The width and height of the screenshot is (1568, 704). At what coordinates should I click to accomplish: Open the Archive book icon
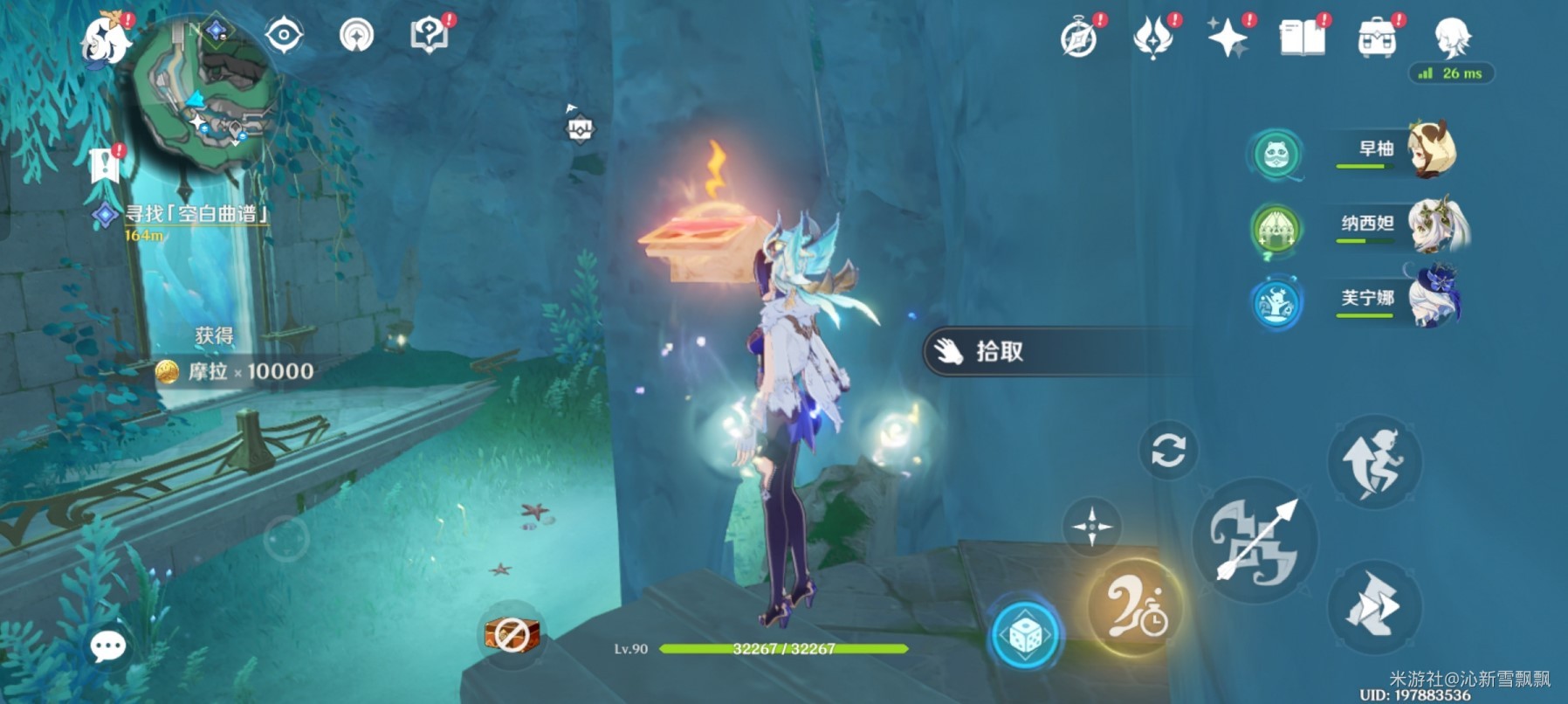point(1301,37)
